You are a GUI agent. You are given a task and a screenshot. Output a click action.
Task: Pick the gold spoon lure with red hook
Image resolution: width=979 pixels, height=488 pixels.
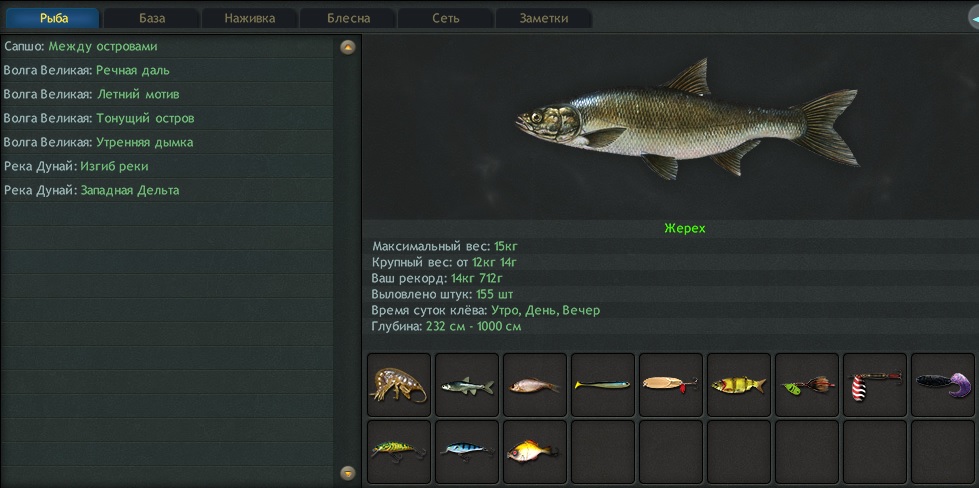pyautogui.click(x=671, y=385)
